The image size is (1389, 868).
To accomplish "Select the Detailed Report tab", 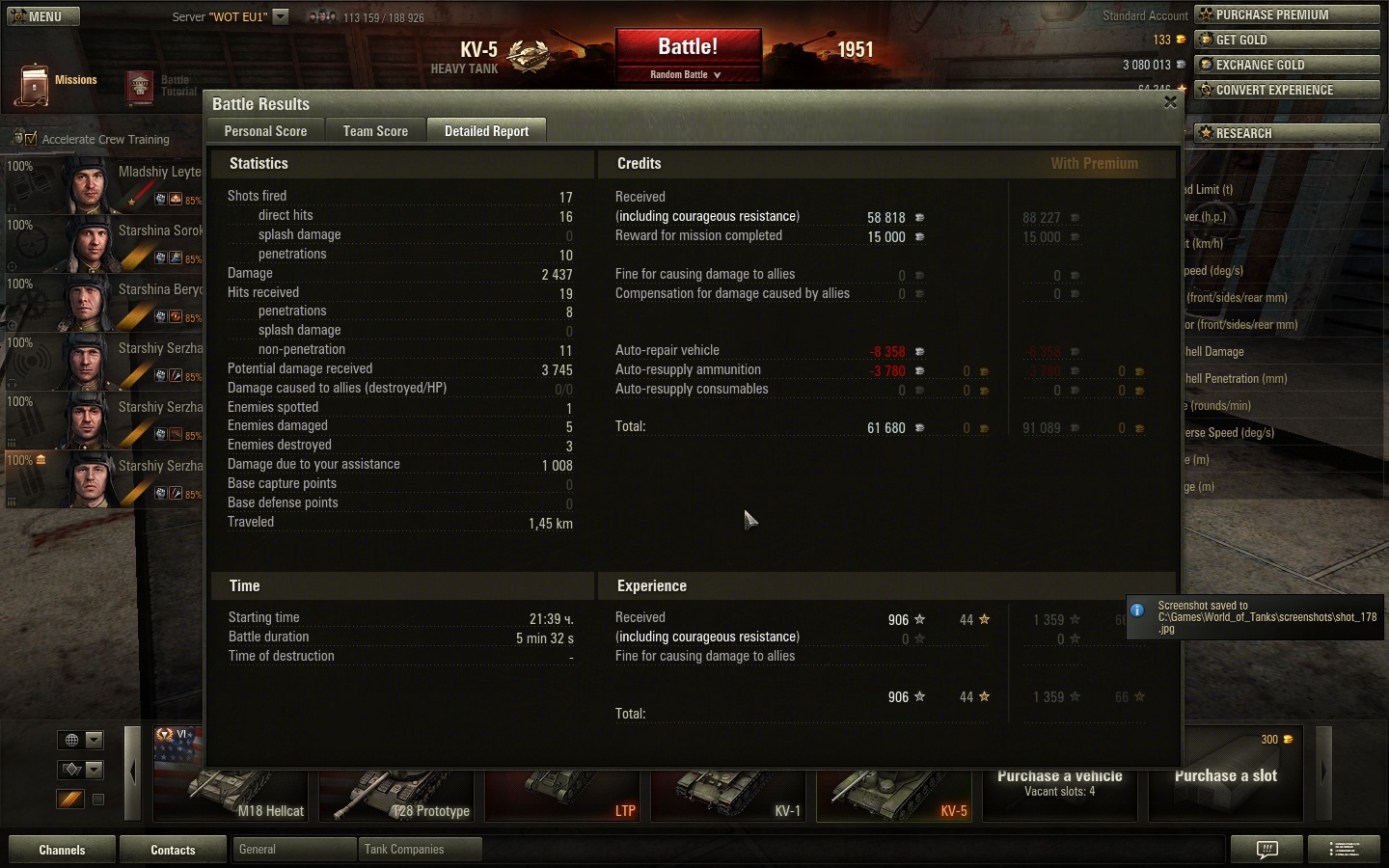I will [486, 131].
